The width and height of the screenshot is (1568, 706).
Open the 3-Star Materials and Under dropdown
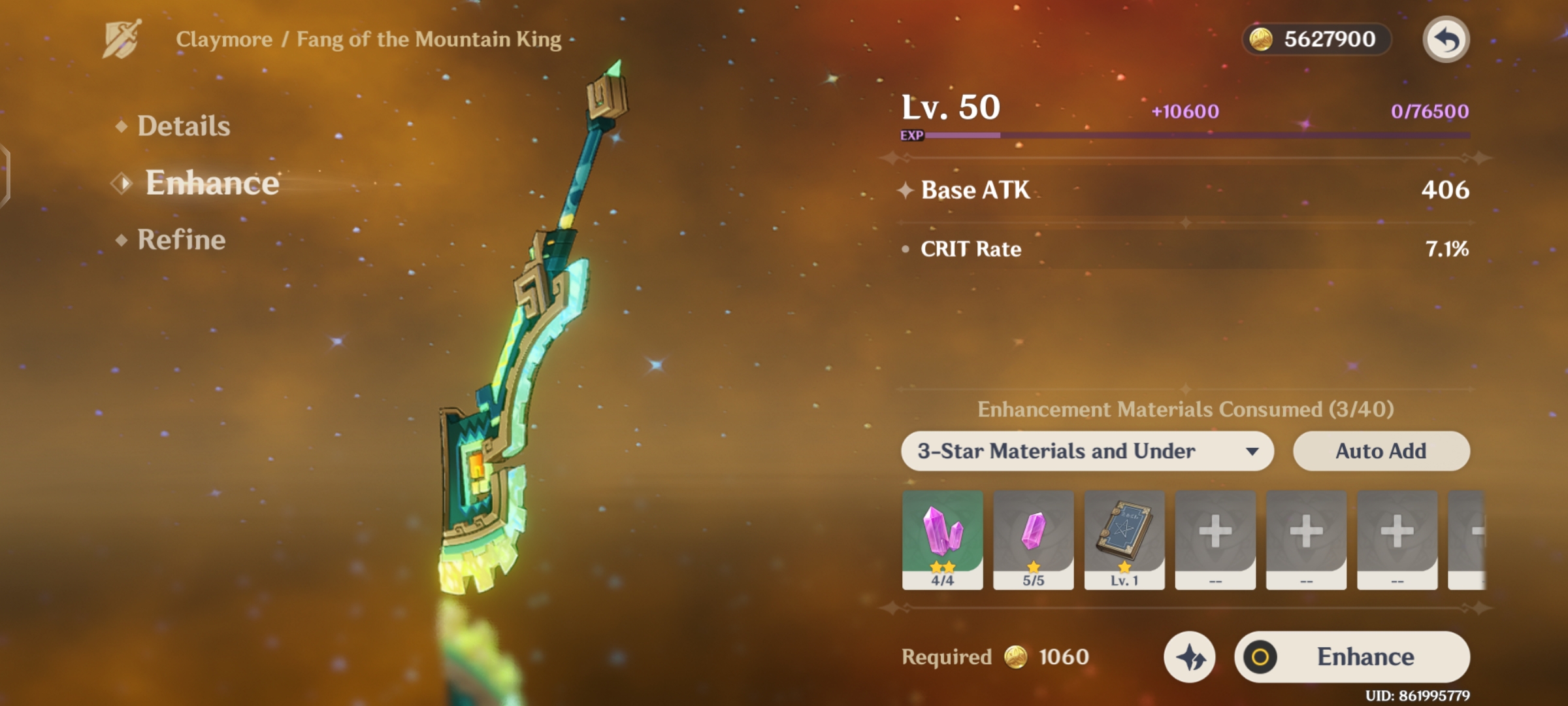[1087, 451]
